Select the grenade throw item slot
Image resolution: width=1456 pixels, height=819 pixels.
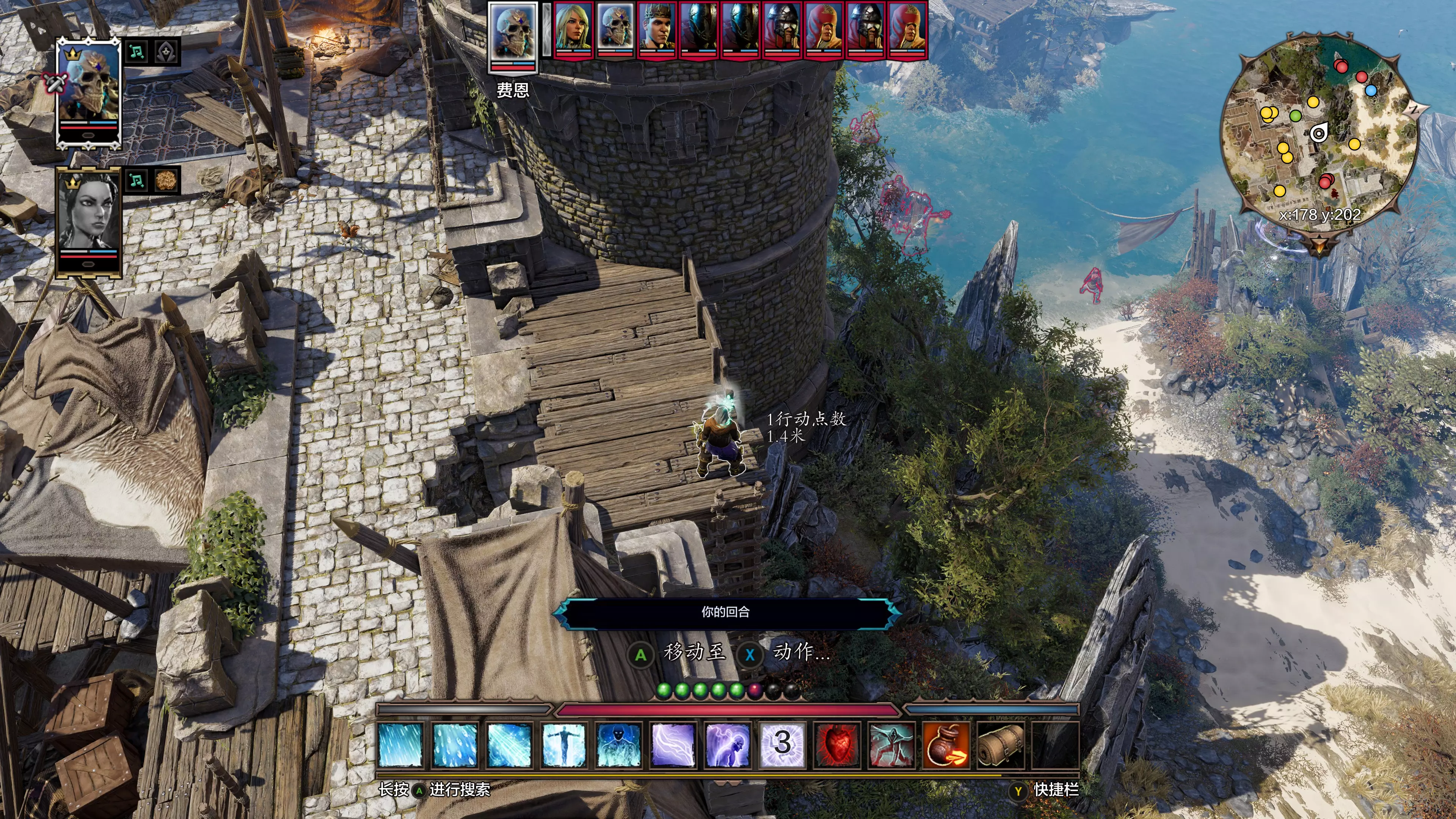coord(946,744)
